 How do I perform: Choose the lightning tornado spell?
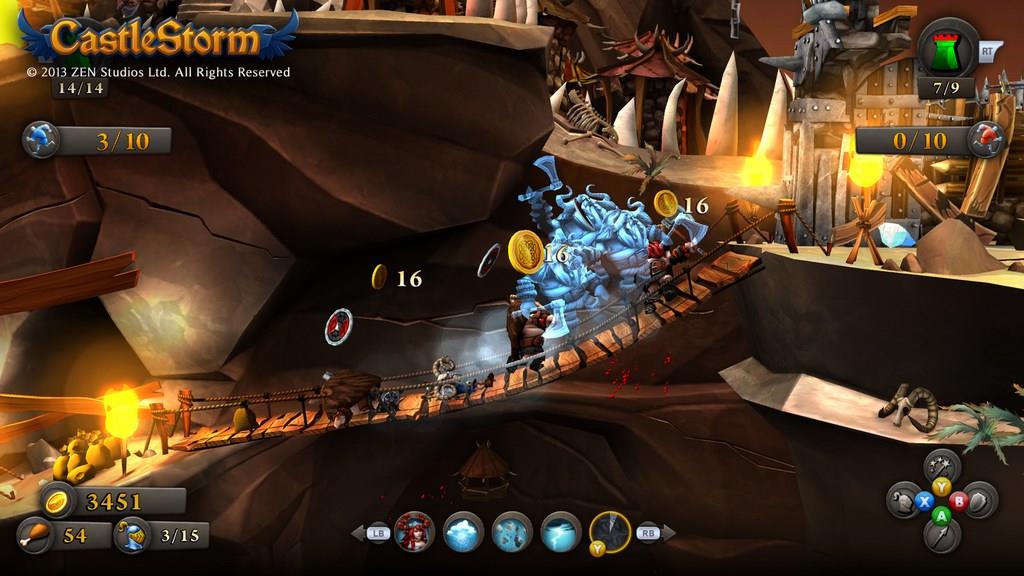point(561,532)
